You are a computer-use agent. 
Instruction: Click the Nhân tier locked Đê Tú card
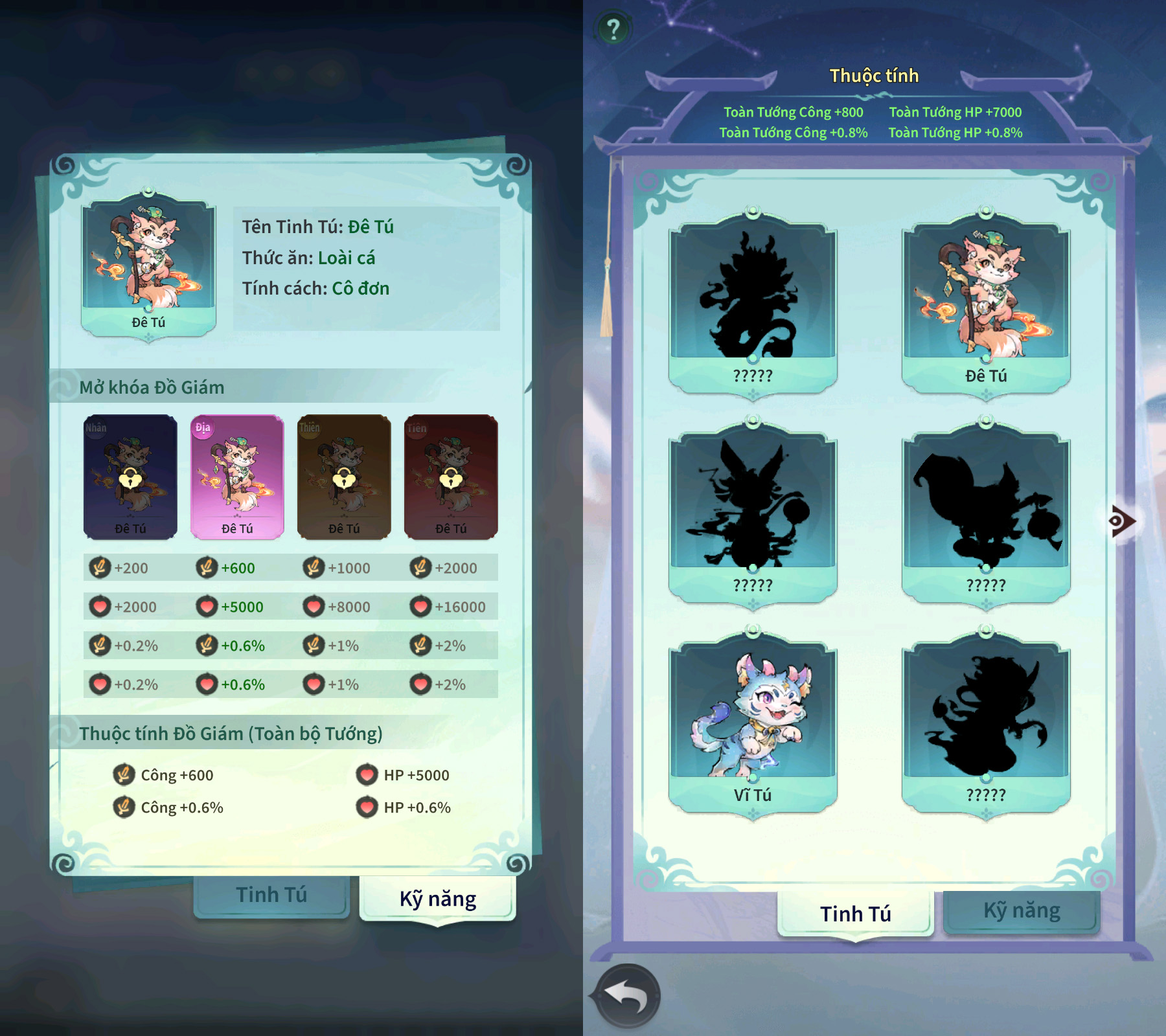coord(130,477)
